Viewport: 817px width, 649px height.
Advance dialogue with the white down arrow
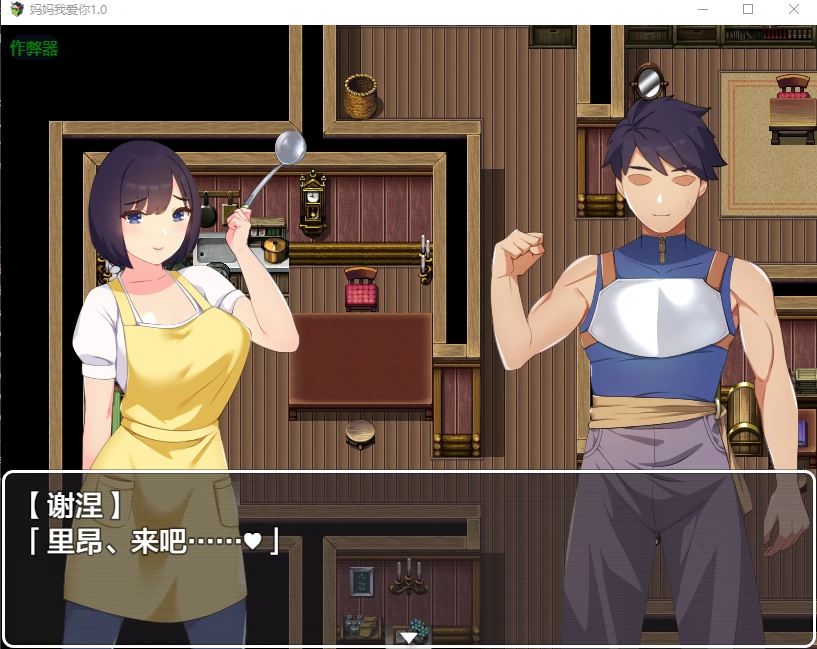[408, 637]
